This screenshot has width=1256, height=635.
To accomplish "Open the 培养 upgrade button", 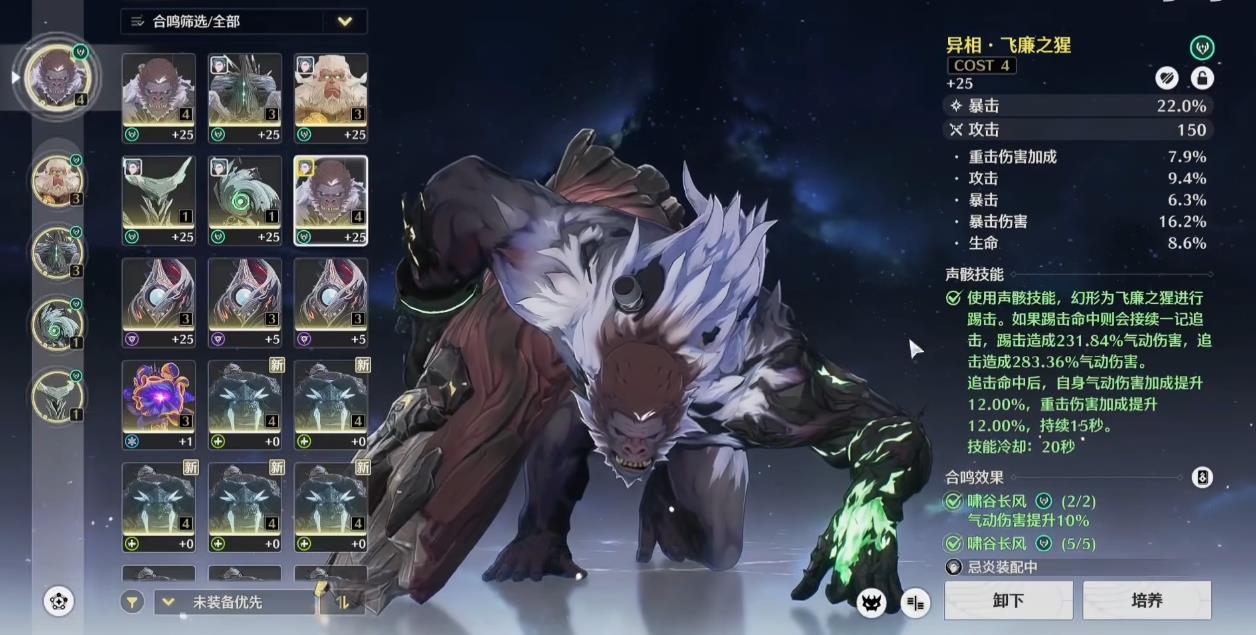I will pos(1146,600).
